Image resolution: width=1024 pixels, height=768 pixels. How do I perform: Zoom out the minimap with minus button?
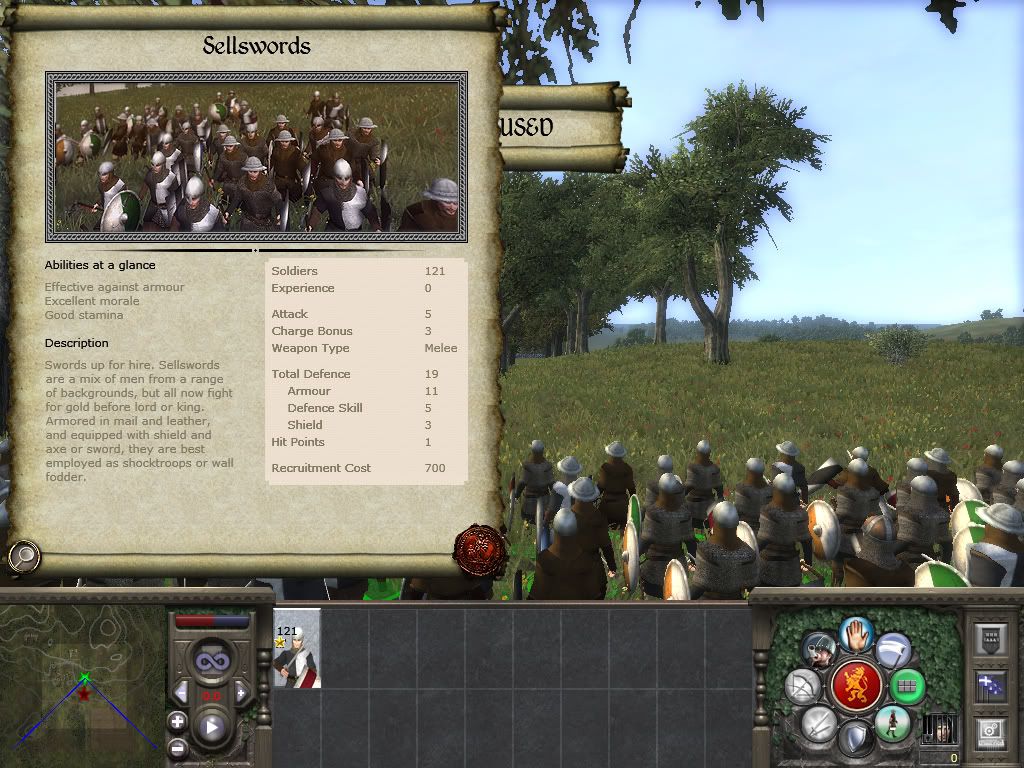click(177, 746)
